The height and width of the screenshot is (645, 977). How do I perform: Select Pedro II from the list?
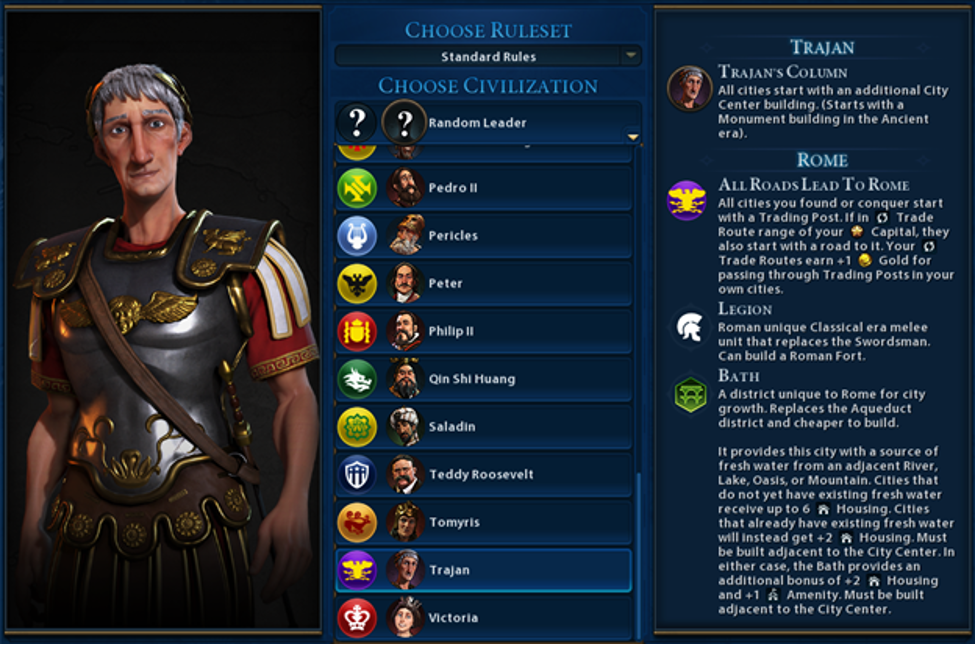[x=484, y=188]
